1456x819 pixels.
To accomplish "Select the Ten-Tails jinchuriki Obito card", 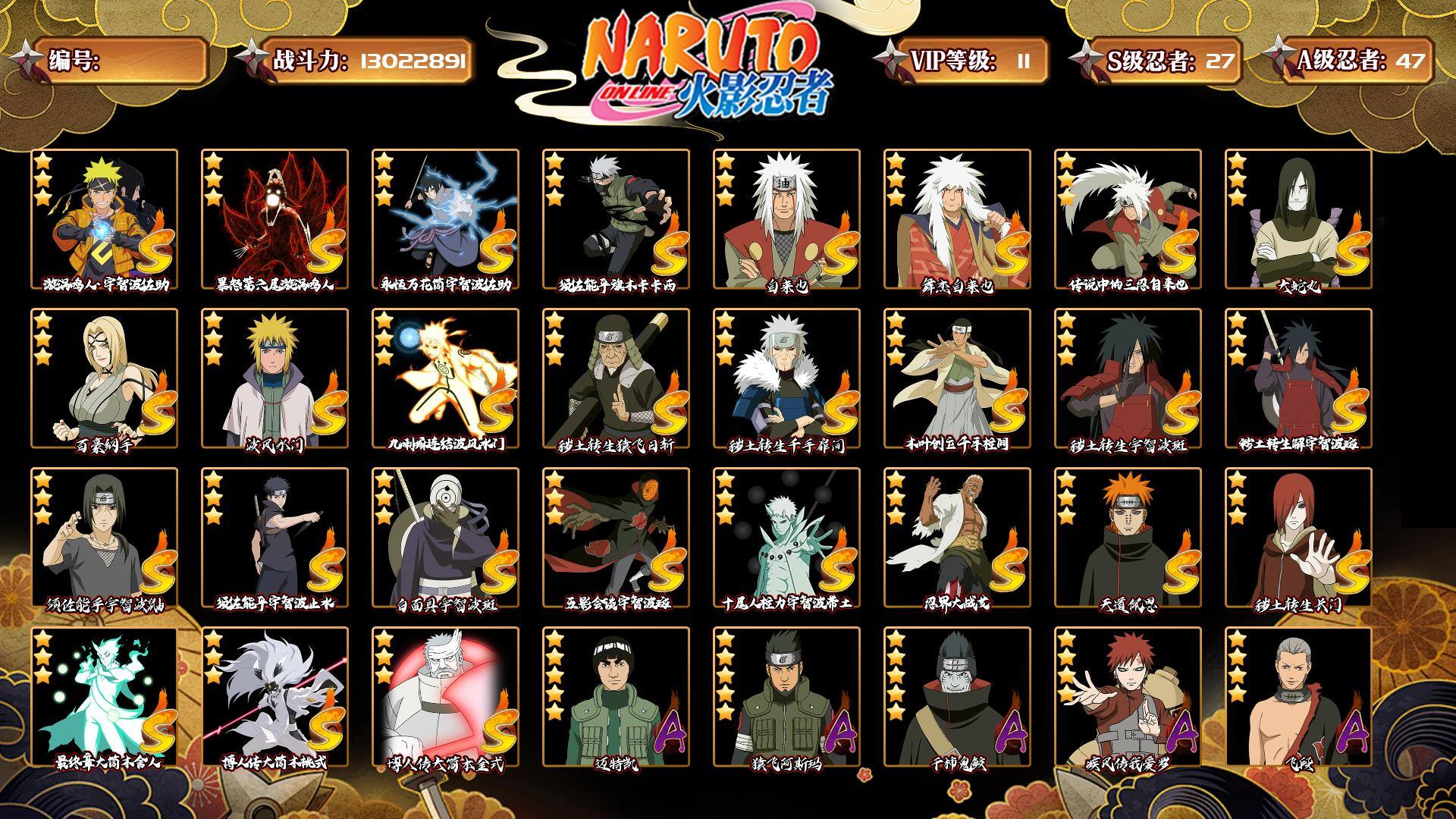I will [x=786, y=538].
